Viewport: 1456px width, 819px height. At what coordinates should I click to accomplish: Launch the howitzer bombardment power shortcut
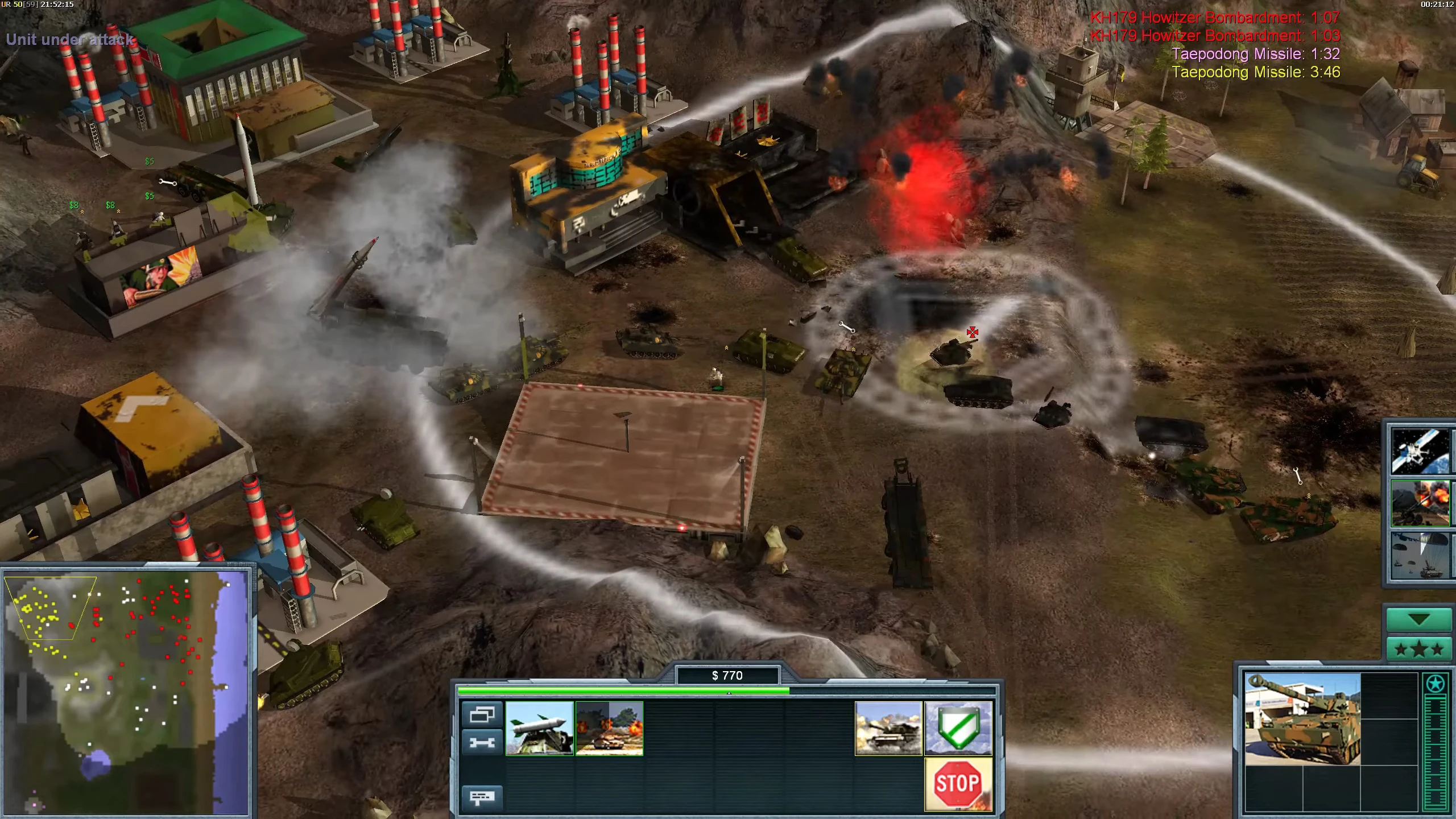point(1420,503)
